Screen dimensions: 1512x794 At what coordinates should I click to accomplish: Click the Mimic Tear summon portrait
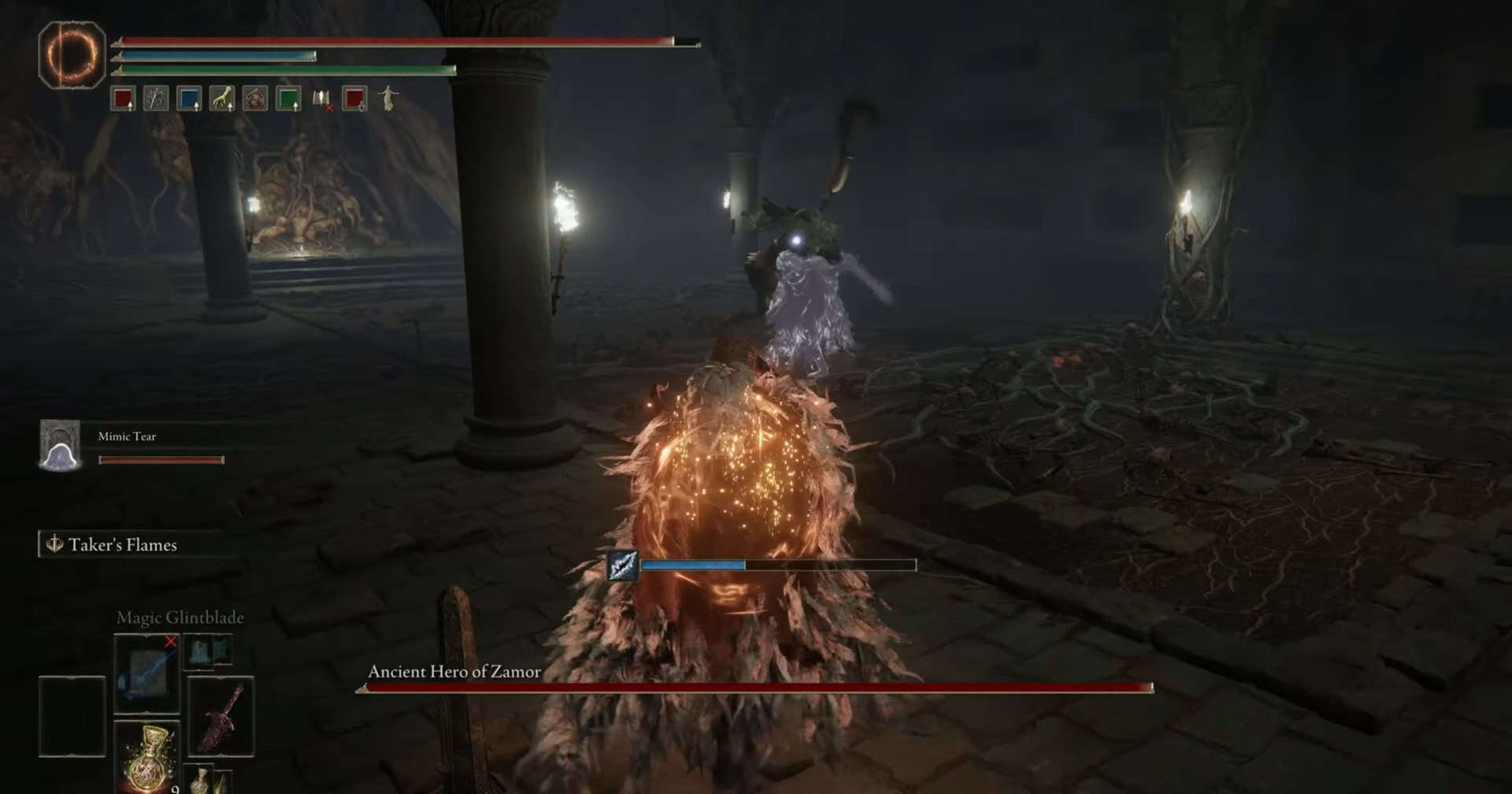click(60, 446)
